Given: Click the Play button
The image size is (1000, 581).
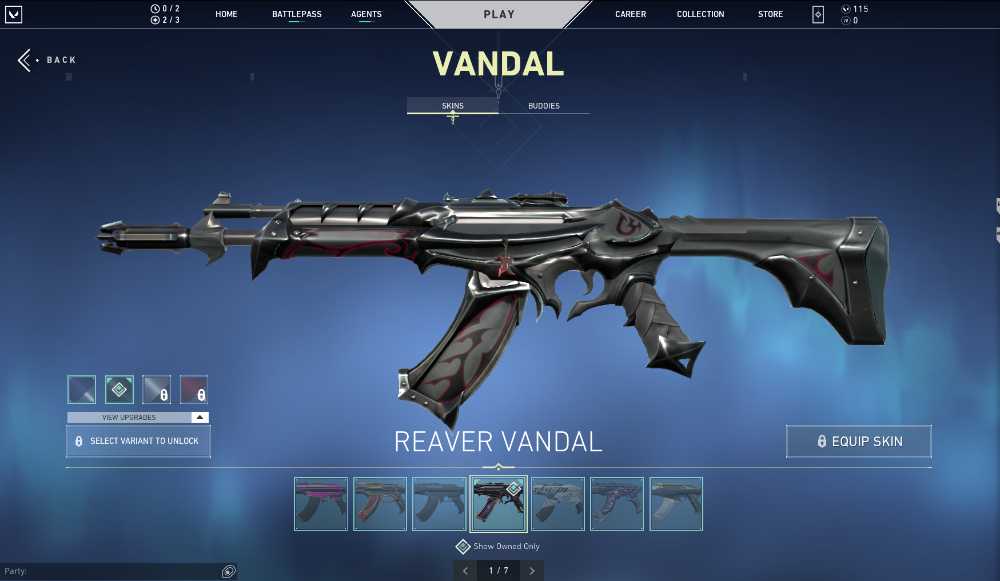Looking at the screenshot, I should (499, 14).
